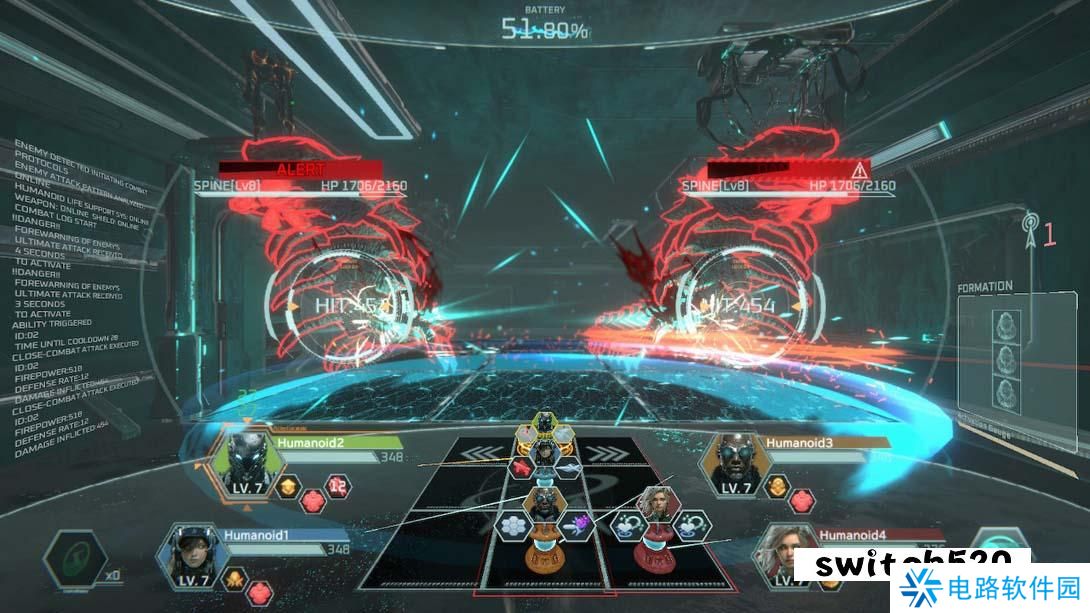
Task: Choose the purple burst skill hexagon
Action: pyautogui.click(x=580, y=523)
